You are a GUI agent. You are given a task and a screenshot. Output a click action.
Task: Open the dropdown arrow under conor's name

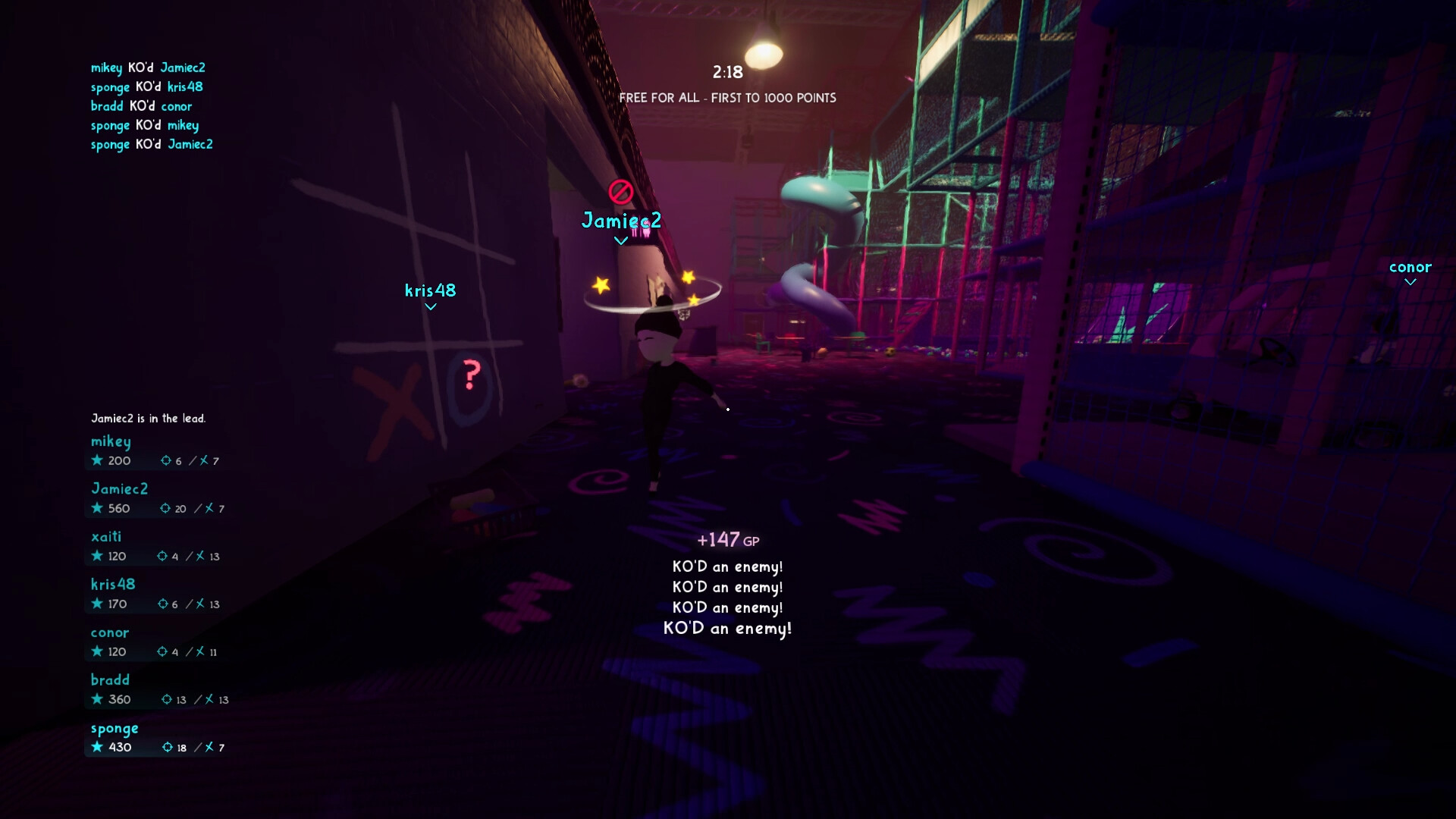click(1410, 281)
